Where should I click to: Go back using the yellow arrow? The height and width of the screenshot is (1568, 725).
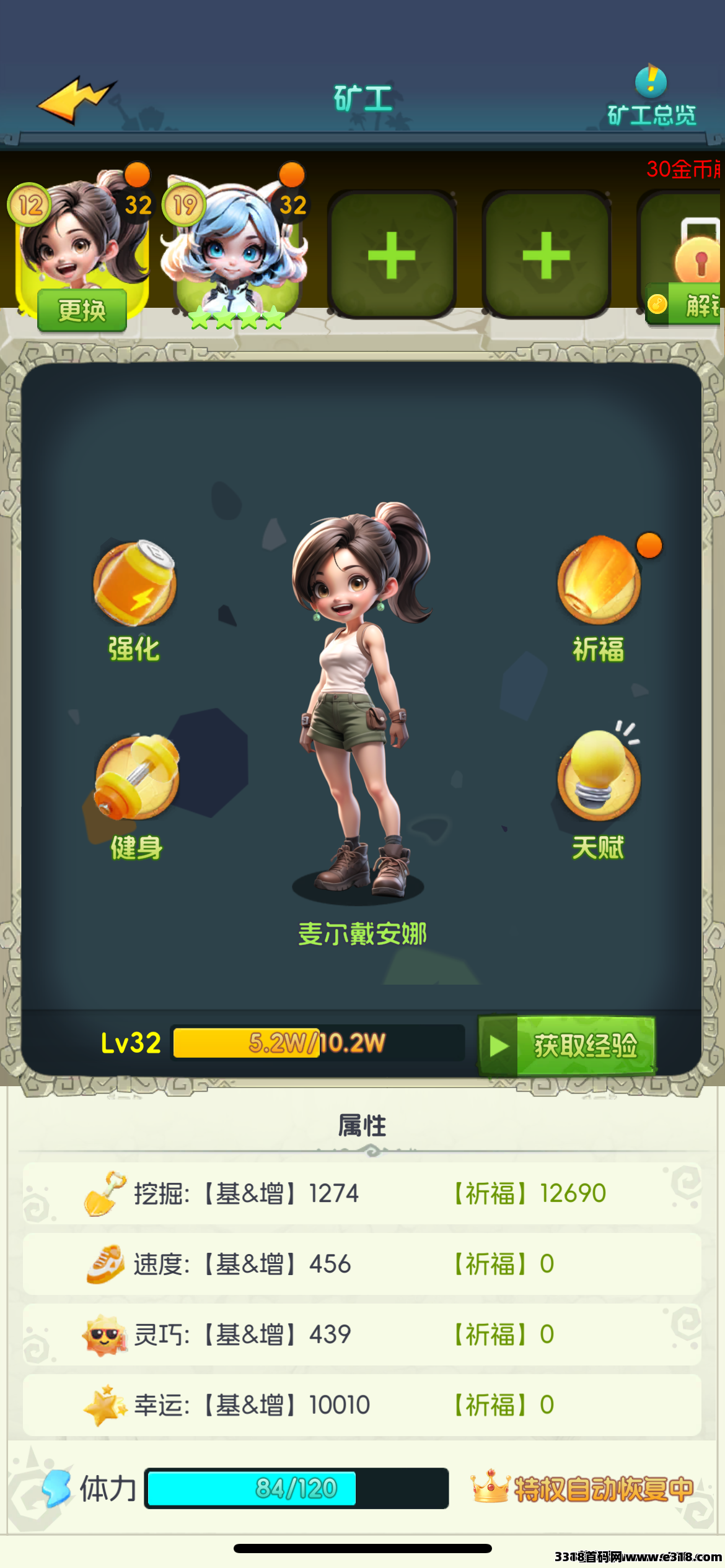76,99
